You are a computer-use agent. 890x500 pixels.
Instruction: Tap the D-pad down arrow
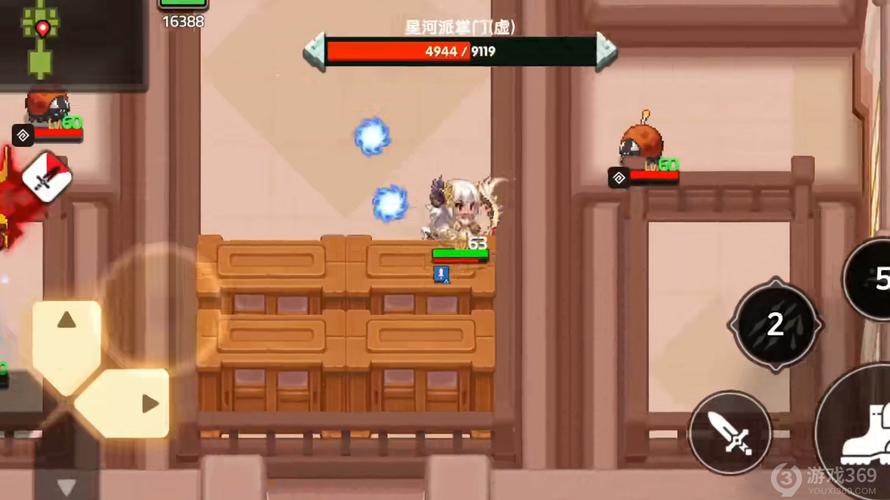point(66,484)
